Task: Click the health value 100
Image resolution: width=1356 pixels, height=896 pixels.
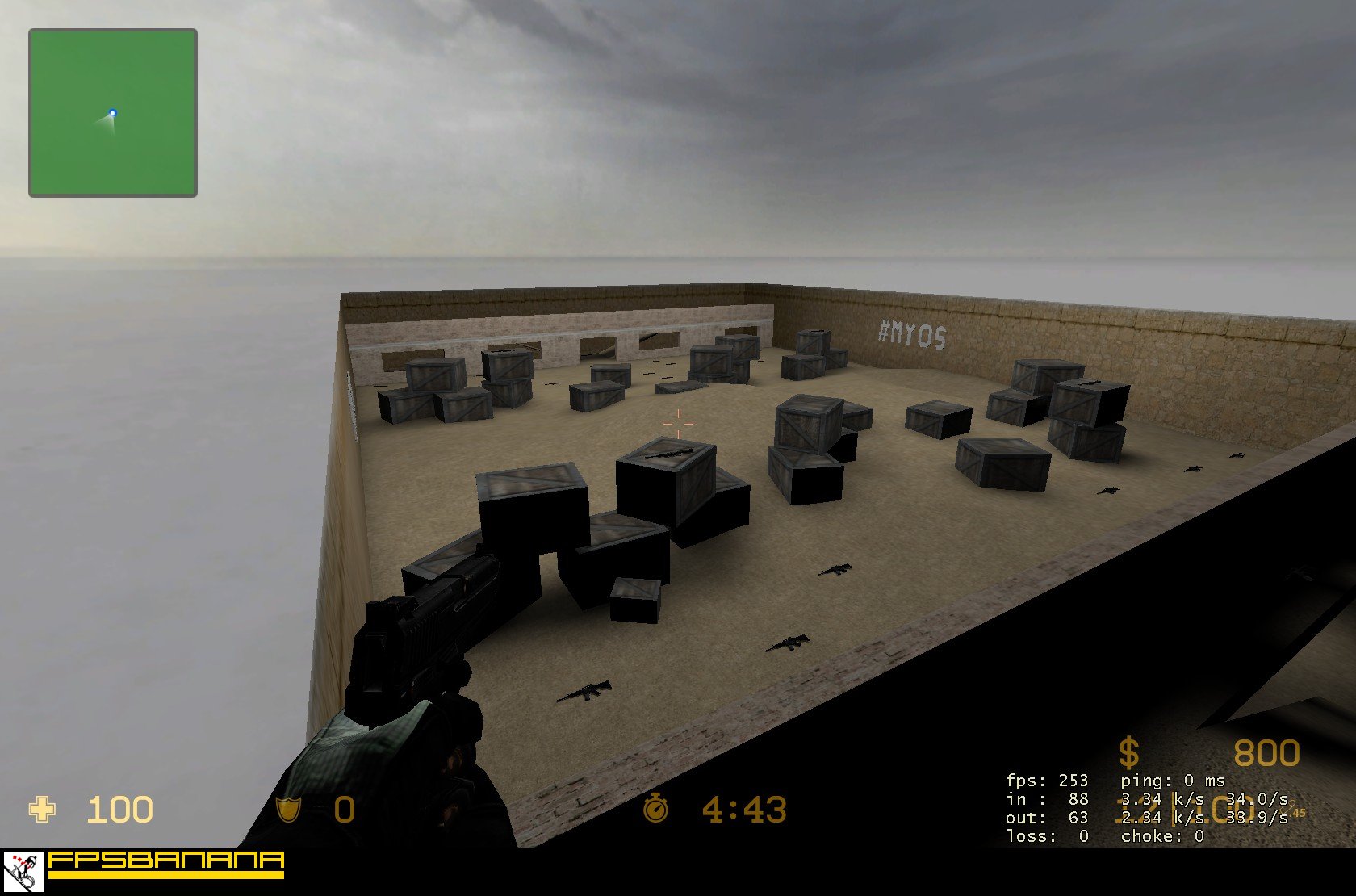Action: (x=121, y=810)
